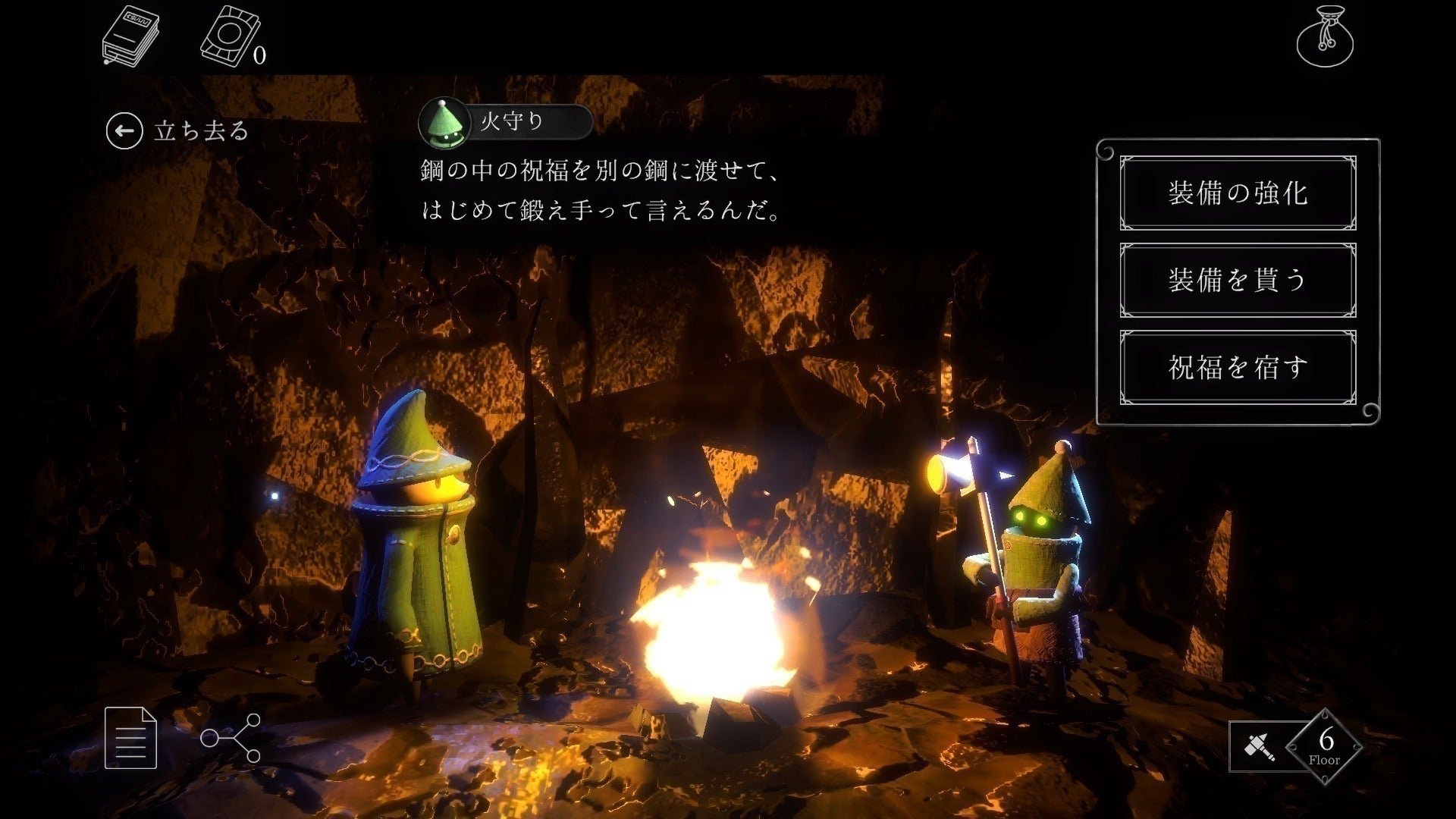Click the branching route map icon
The height and width of the screenshot is (819, 1456).
pos(231,737)
